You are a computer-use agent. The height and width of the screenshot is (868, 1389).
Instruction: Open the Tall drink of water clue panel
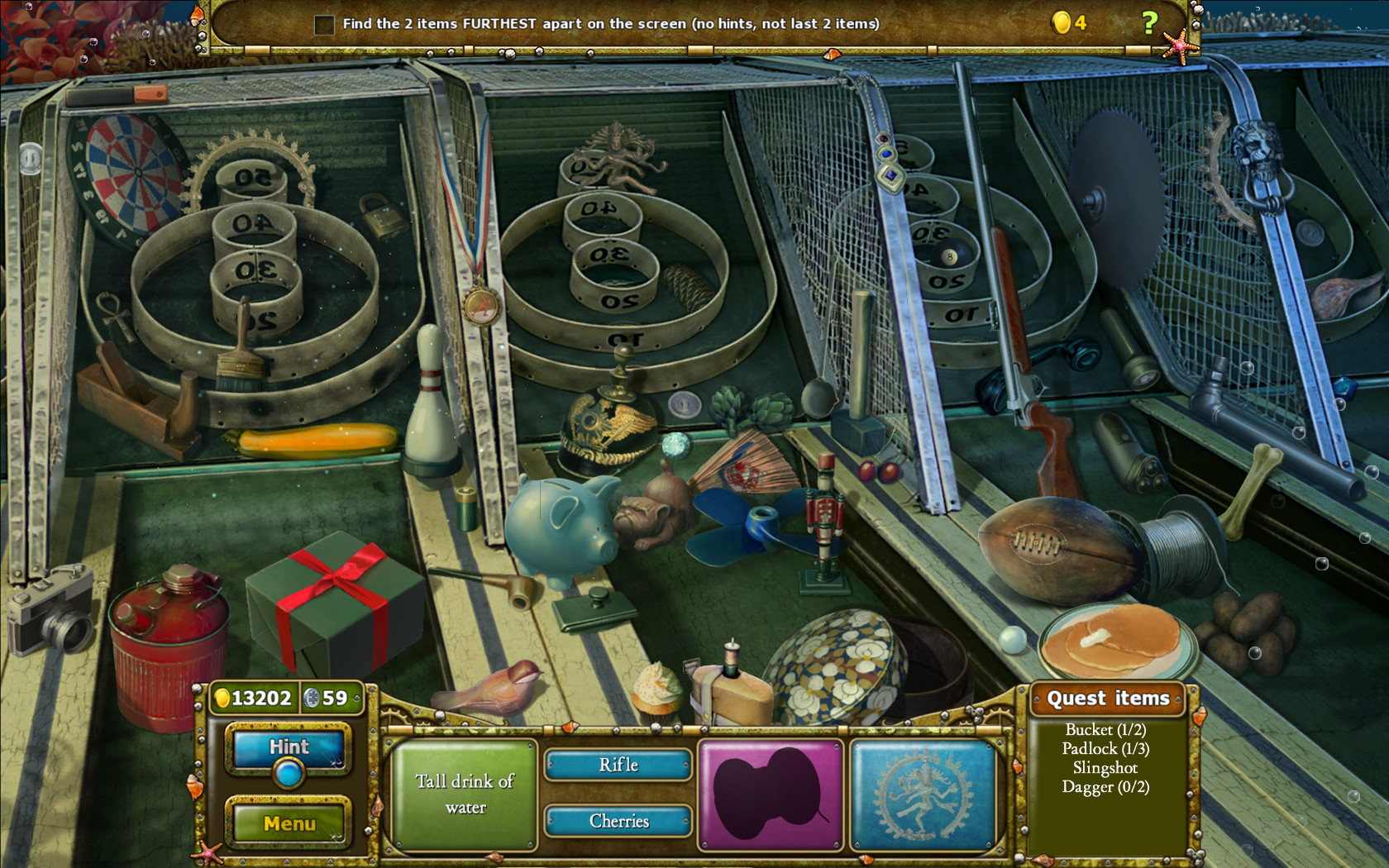click(x=464, y=795)
